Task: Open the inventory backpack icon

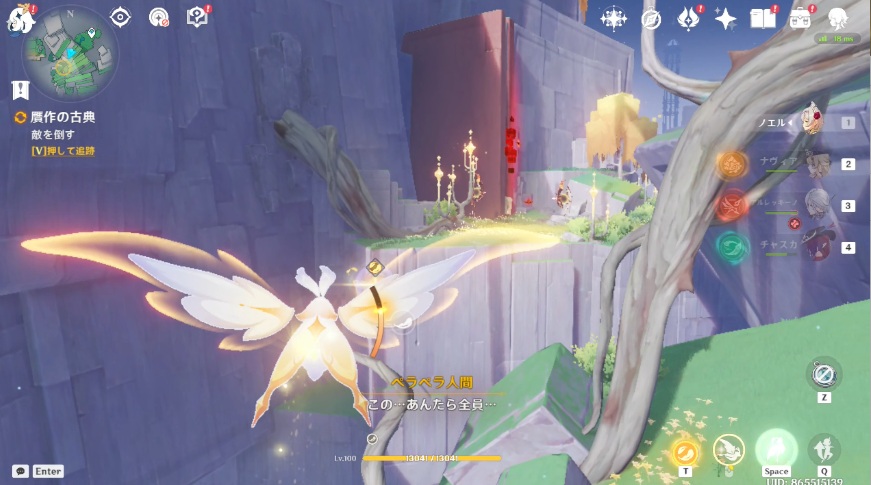Action: pyautogui.click(x=800, y=18)
